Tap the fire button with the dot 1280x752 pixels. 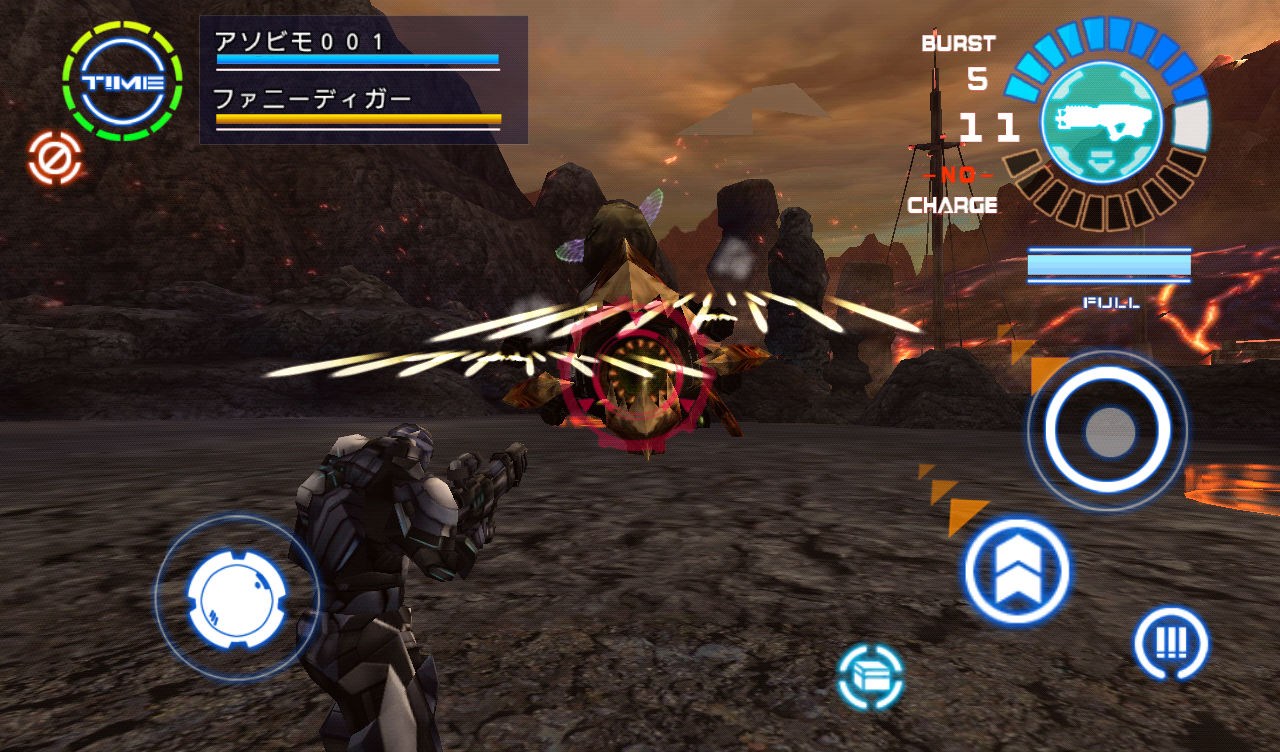point(1108,432)
